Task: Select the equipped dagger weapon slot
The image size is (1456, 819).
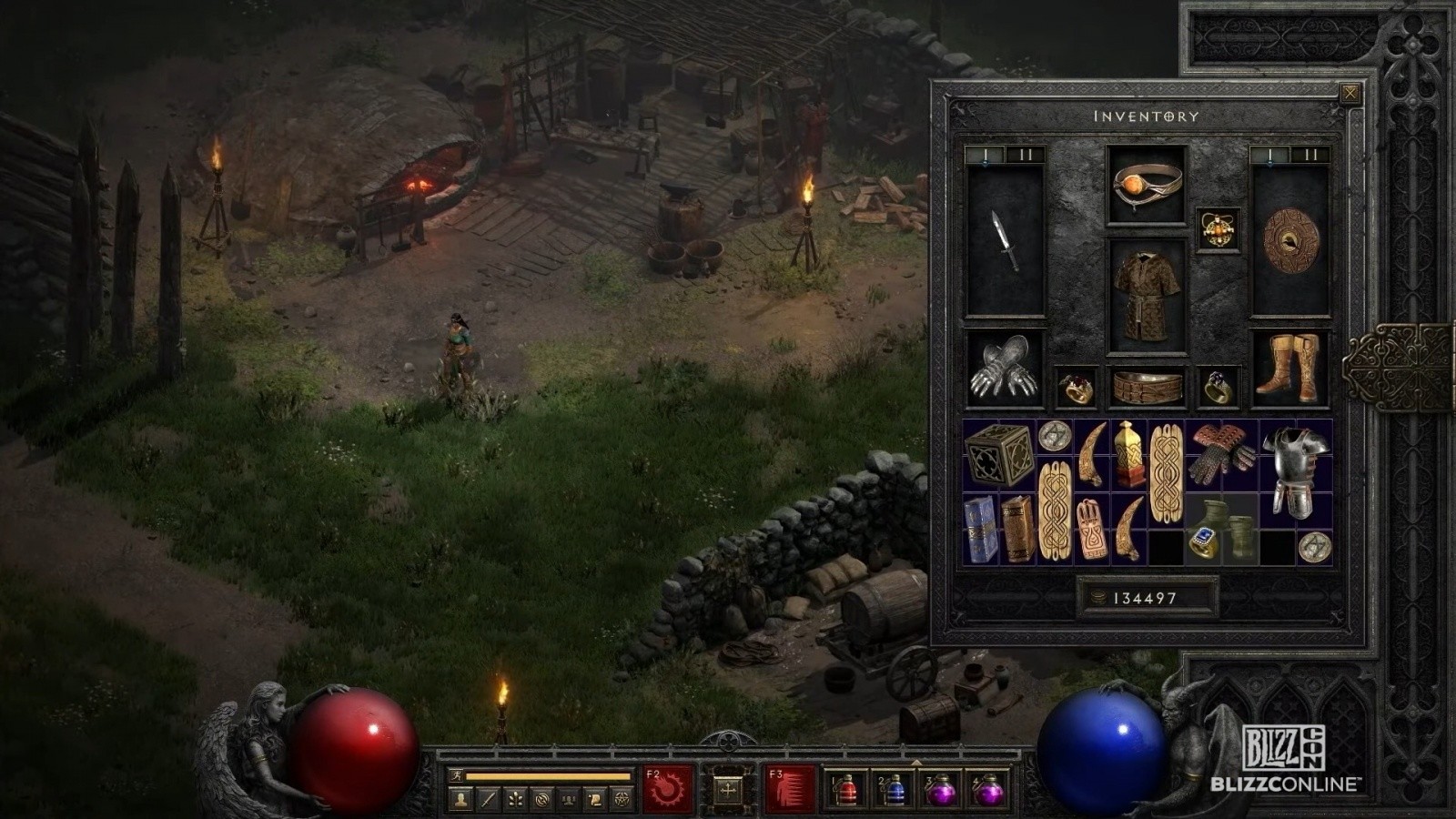Action: [1005, 240]
